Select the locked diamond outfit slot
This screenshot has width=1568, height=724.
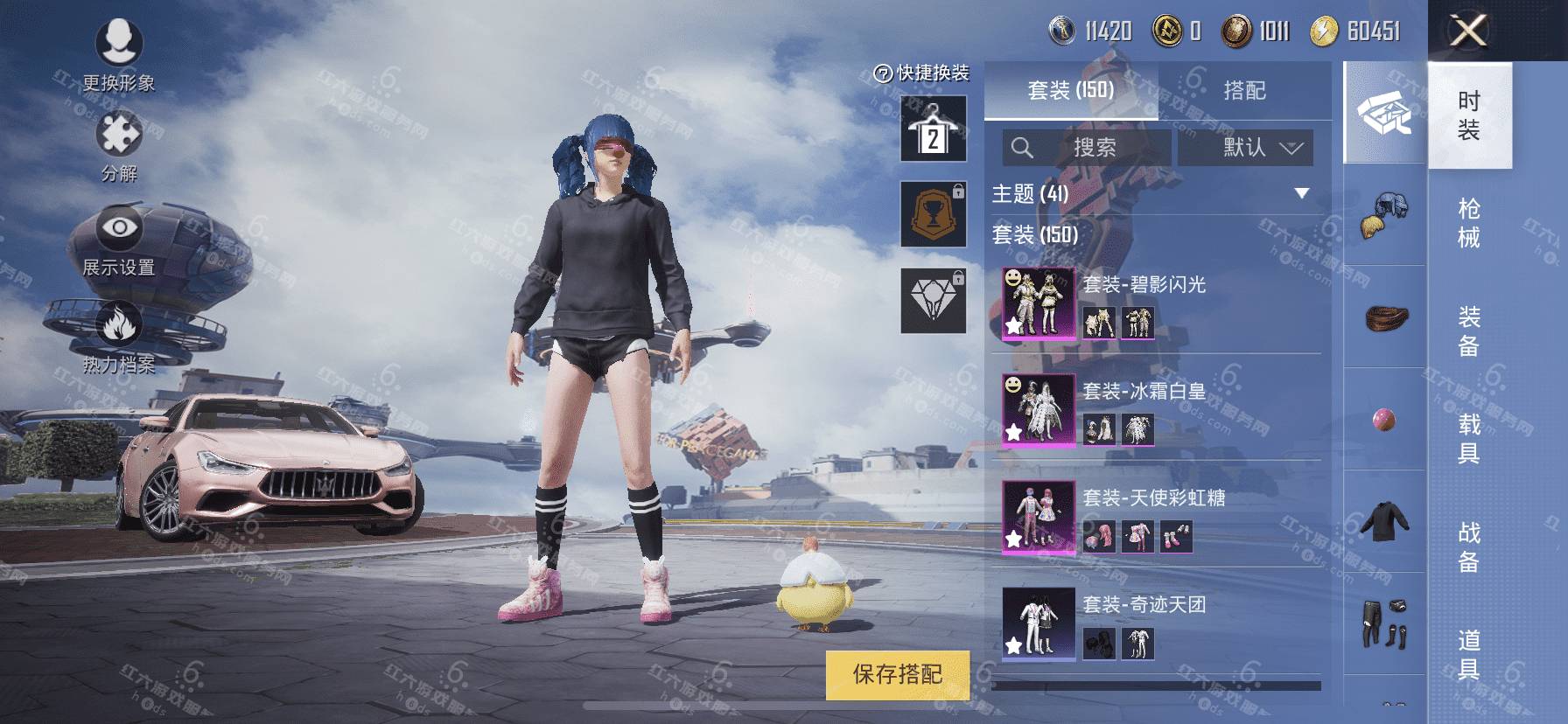(x=934, y=300)
